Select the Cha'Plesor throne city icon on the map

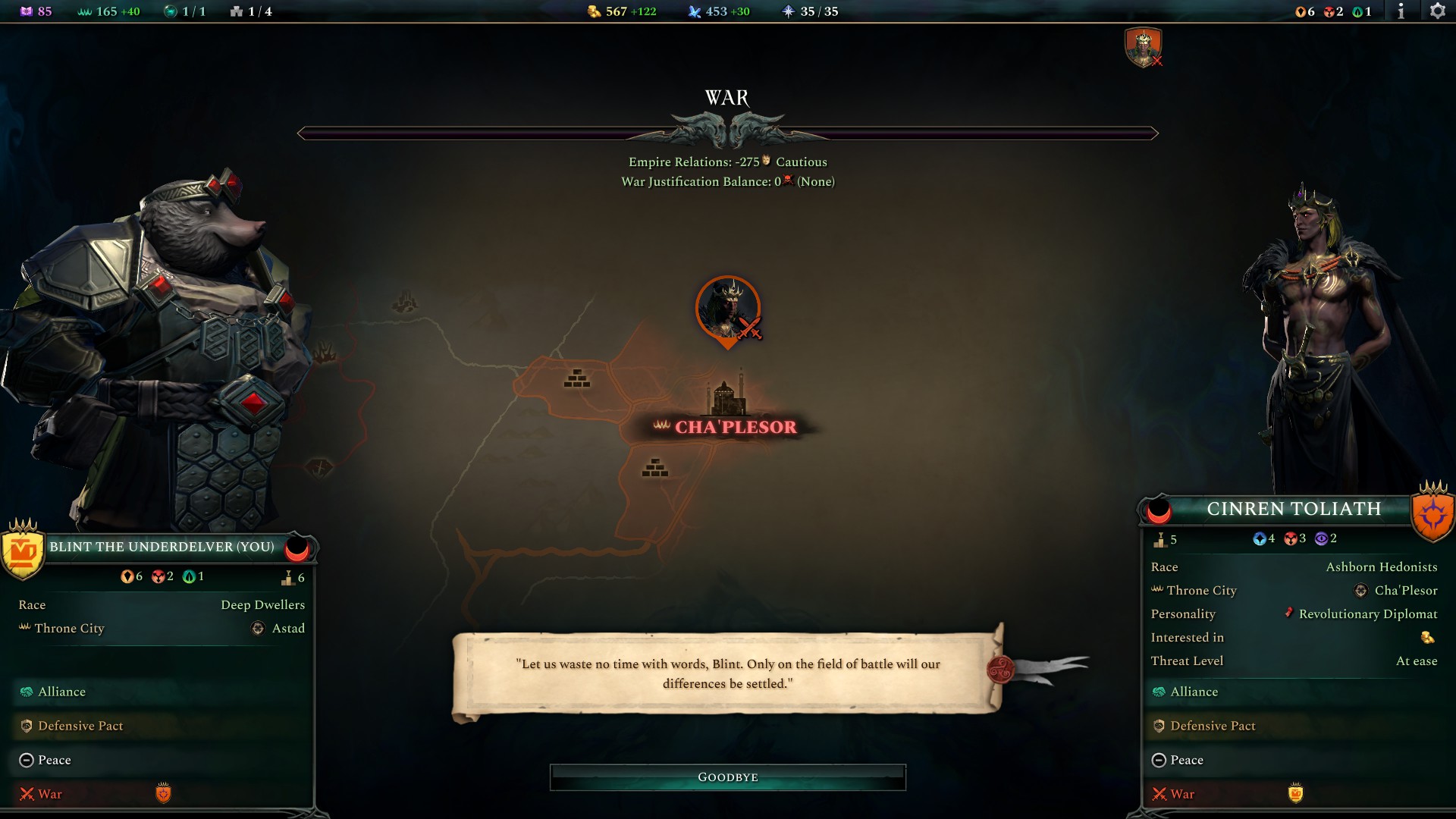[x=726, y=391]
